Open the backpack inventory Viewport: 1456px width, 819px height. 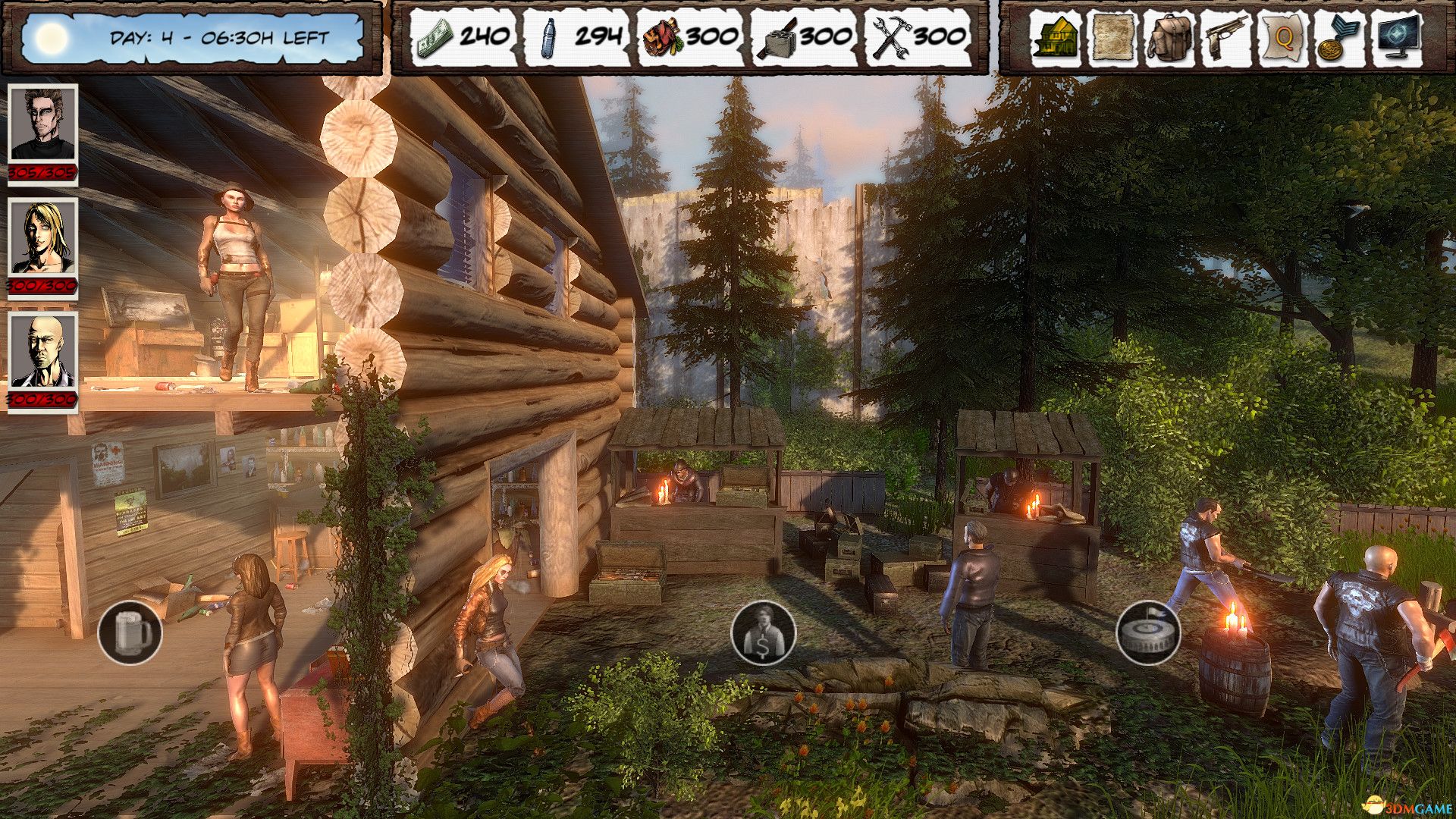tap(1170, 38)
